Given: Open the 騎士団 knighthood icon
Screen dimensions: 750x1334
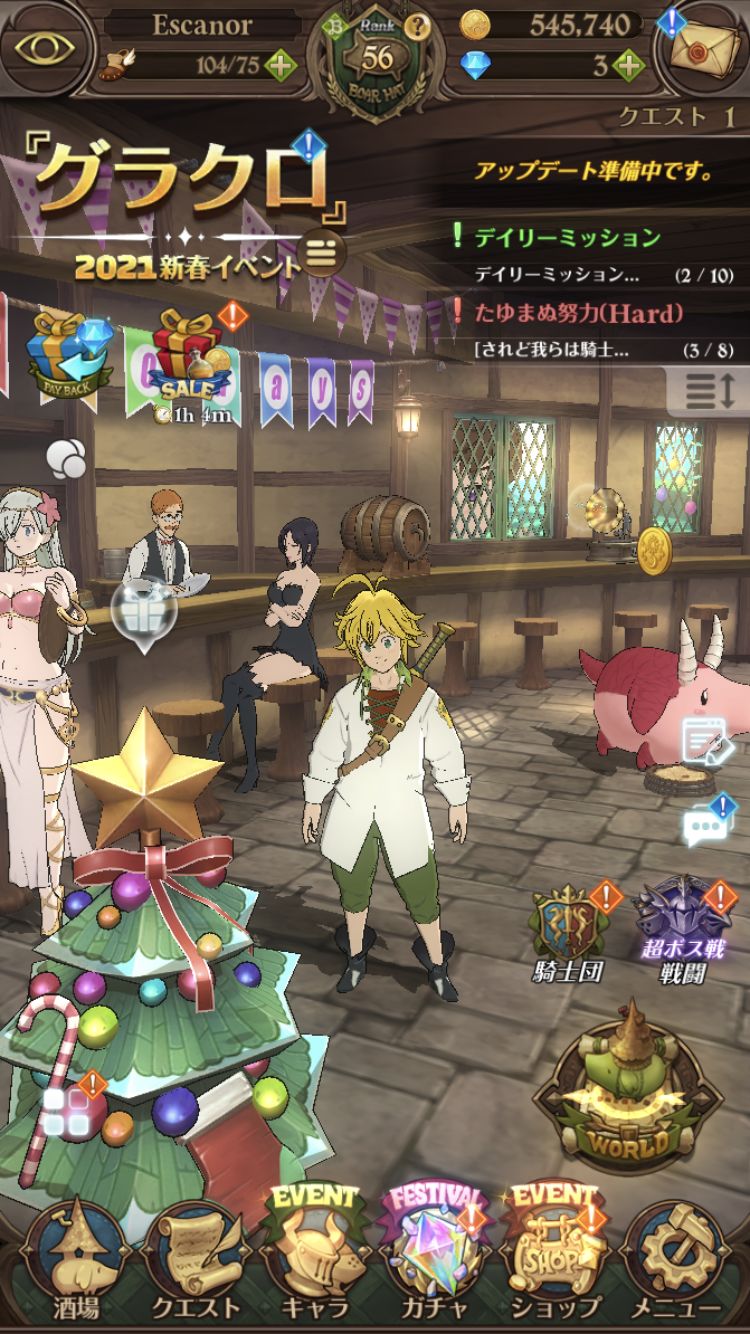Looking at the screenshot, I should [x=566, y=930].
